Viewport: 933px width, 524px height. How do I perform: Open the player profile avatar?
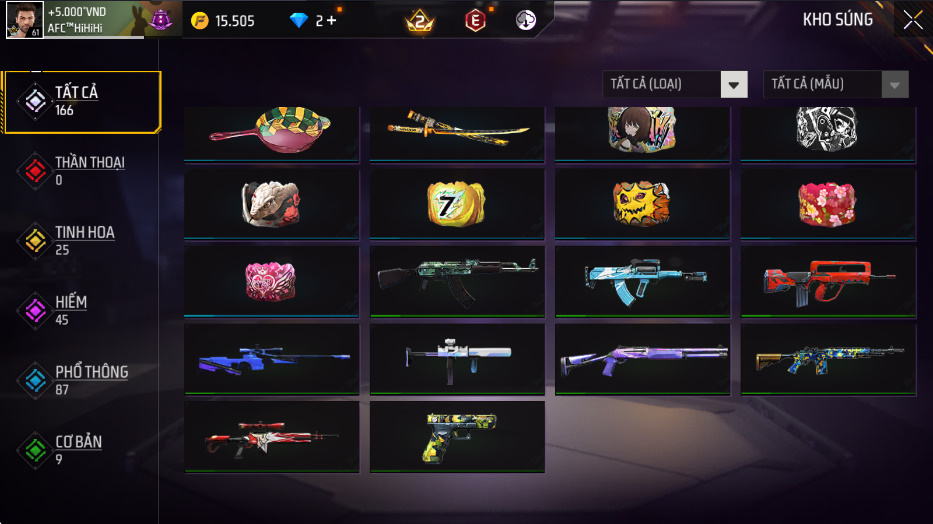[x=24, y=20]
